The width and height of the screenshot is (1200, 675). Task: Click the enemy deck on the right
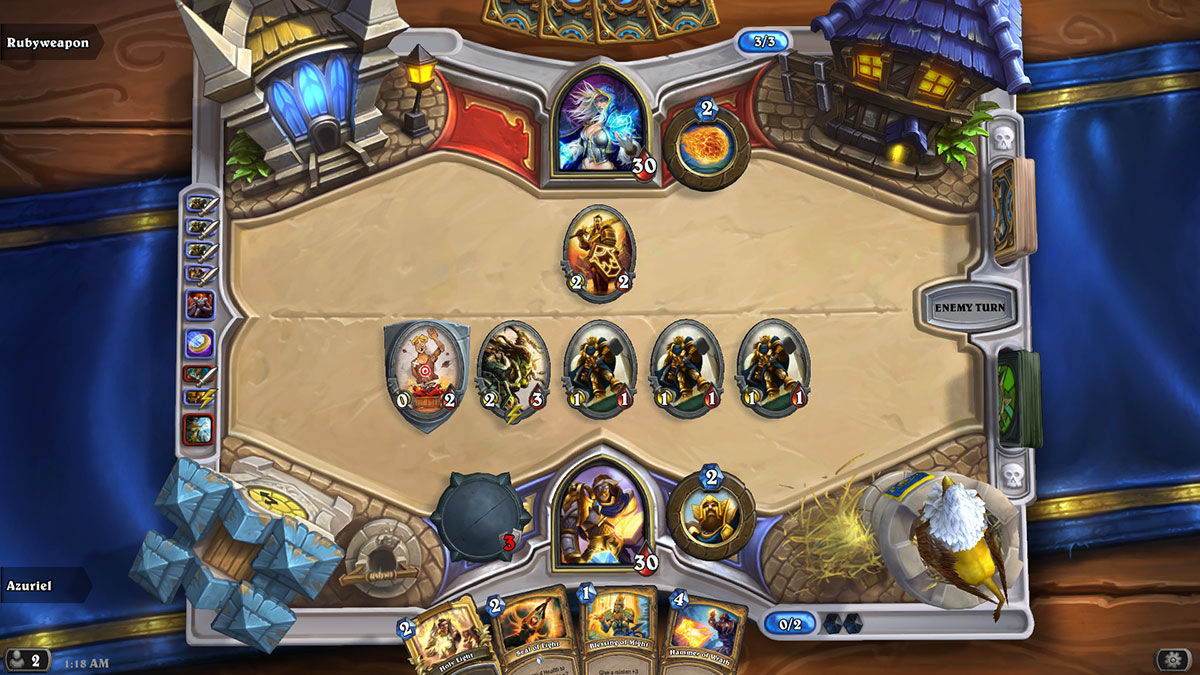click(x=1013, y=209)
